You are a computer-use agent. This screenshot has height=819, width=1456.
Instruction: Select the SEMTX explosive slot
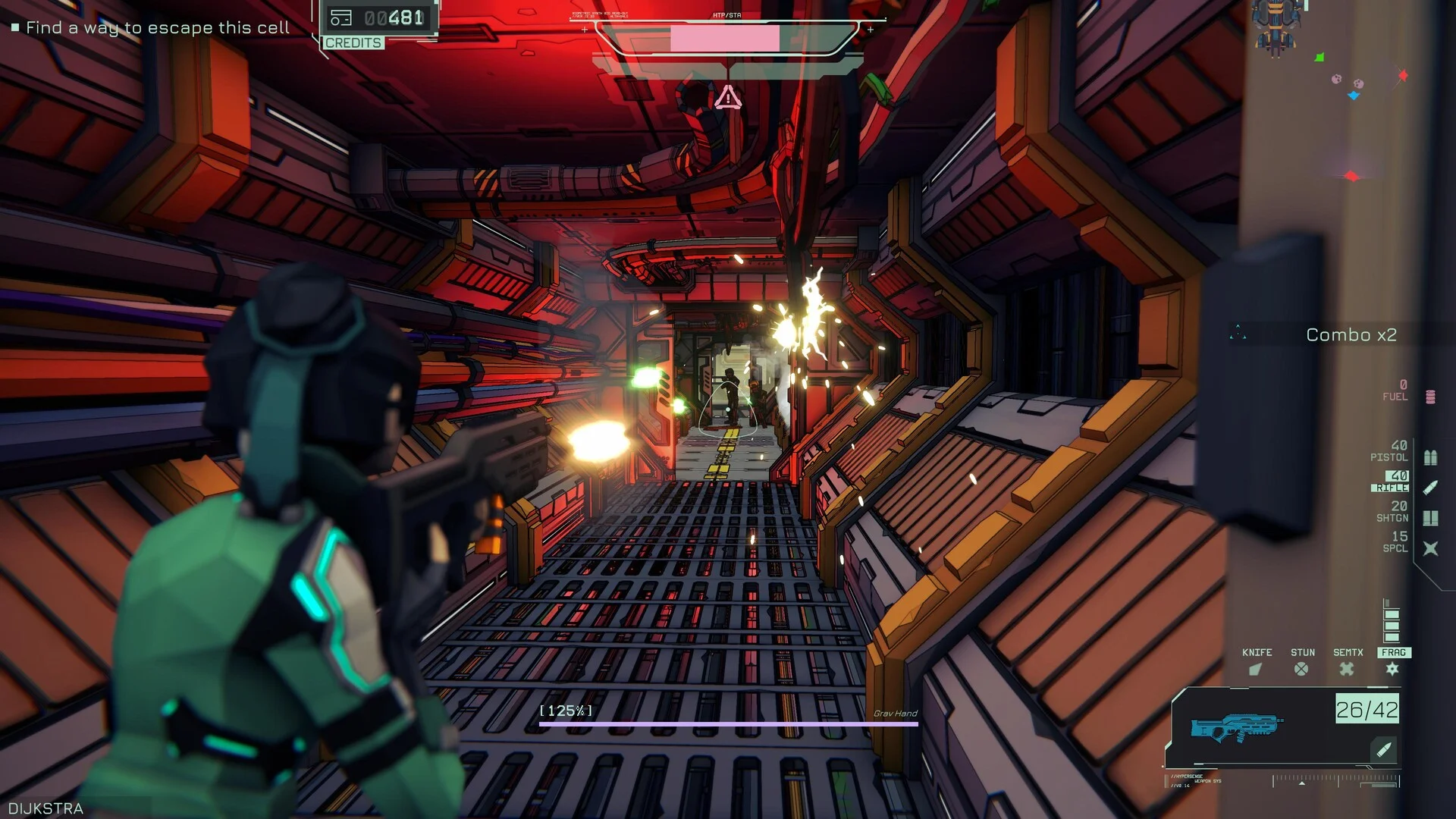pyautogui.click(x=1348, y=662)
